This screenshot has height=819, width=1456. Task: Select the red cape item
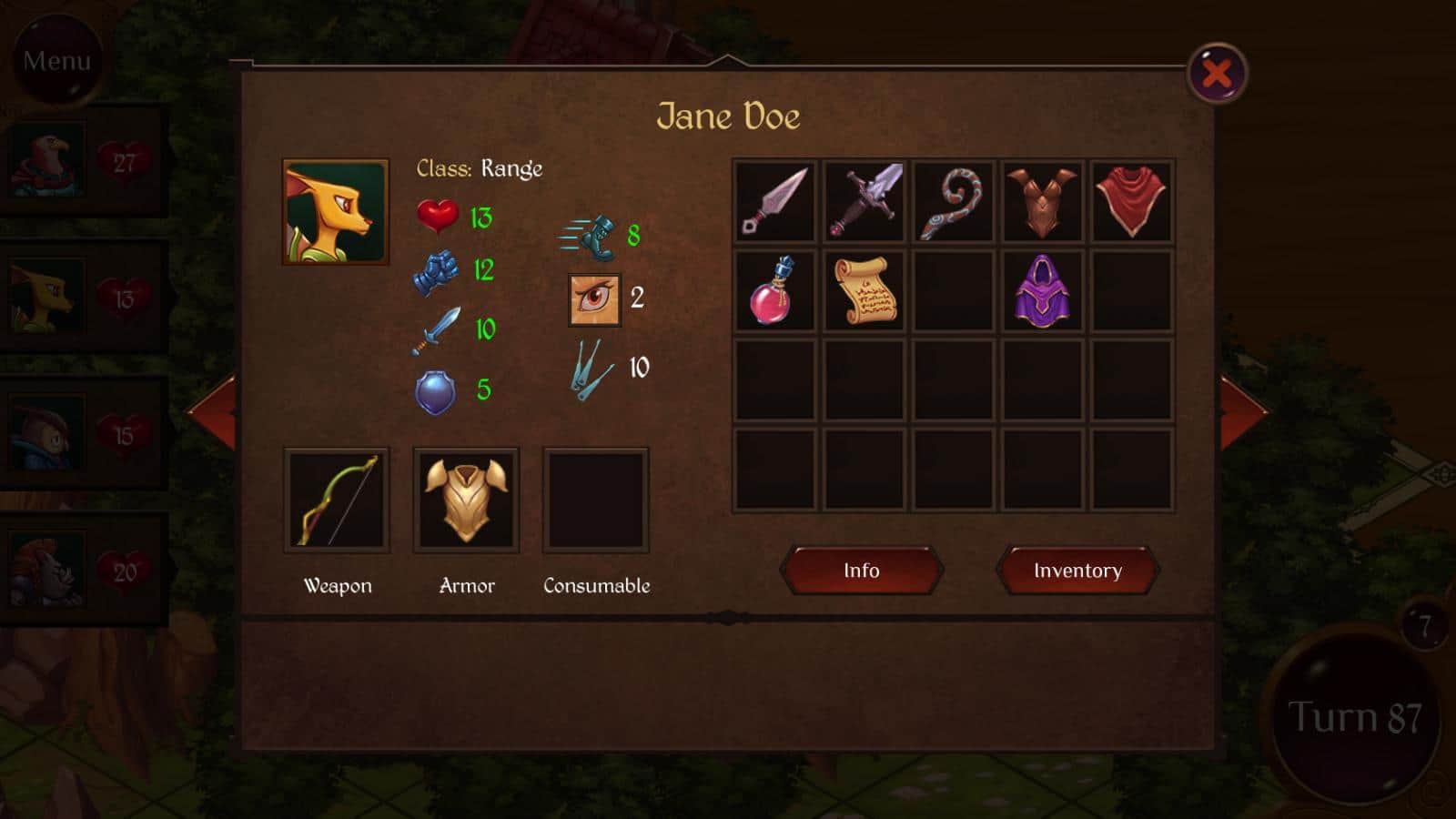point(1131,201)
